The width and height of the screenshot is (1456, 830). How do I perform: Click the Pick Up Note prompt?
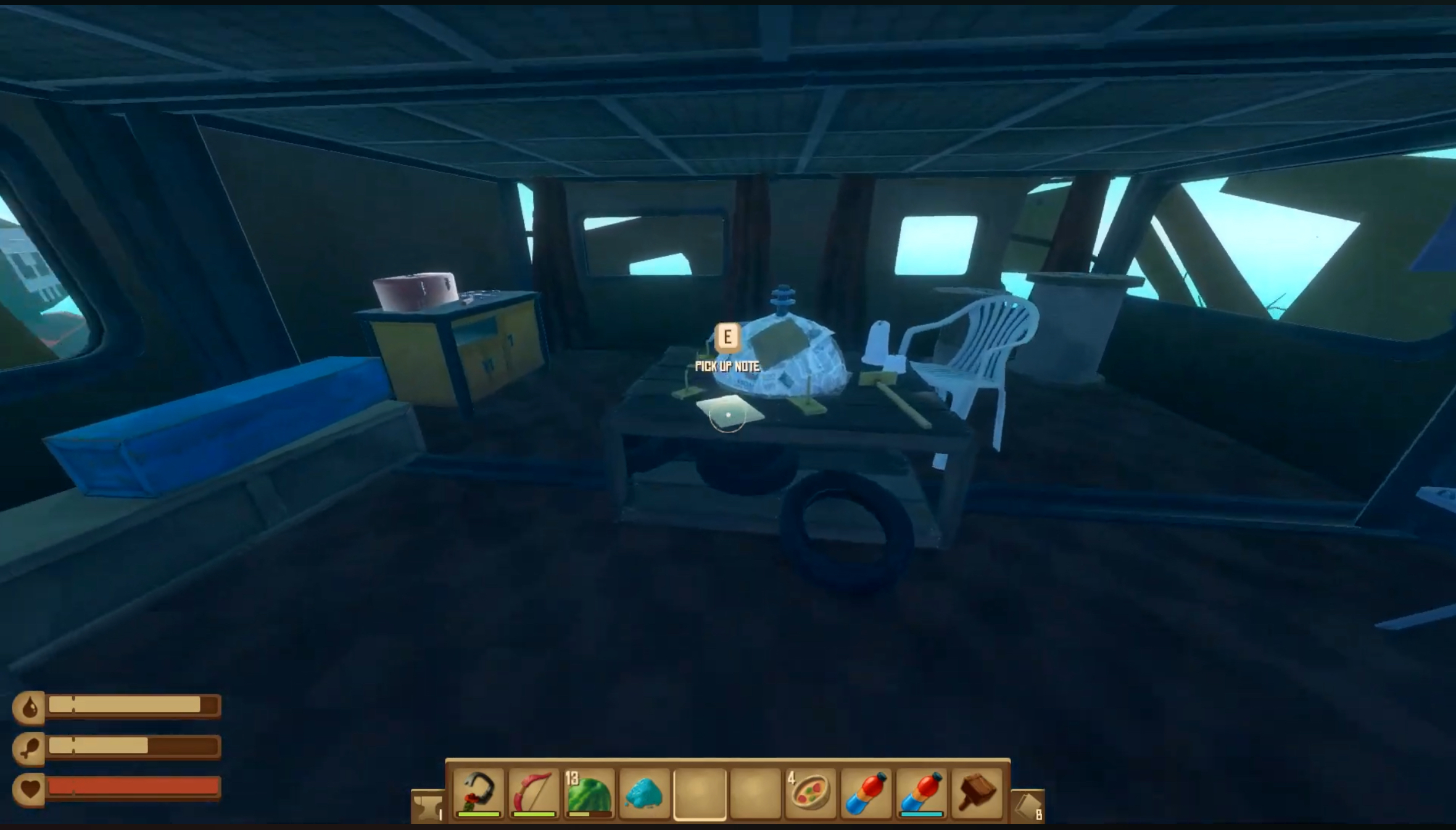click(727, 364)
